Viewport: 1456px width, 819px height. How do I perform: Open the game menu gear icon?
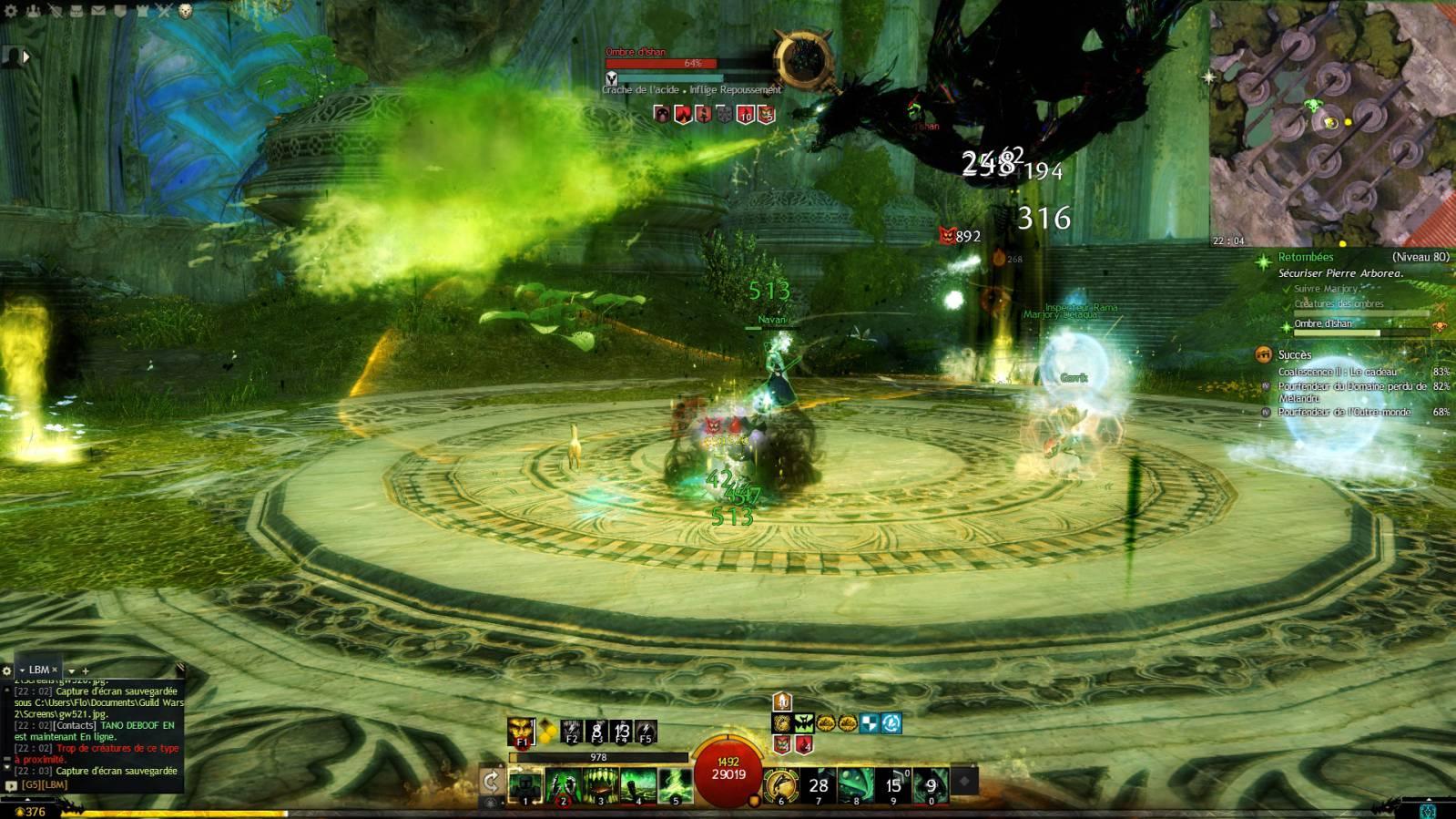(x=11, y=11)
